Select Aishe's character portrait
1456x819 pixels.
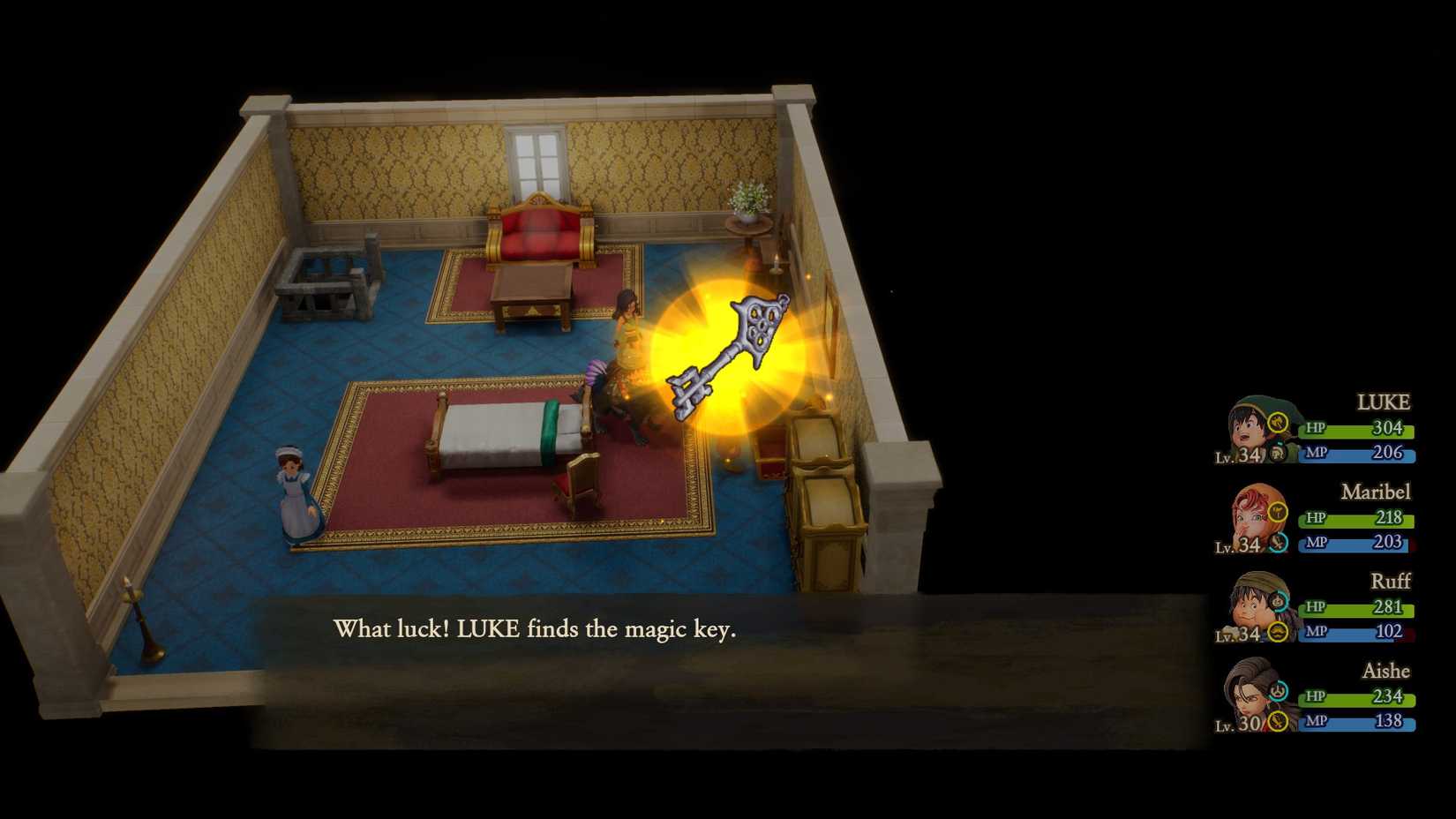(1248, 696)
